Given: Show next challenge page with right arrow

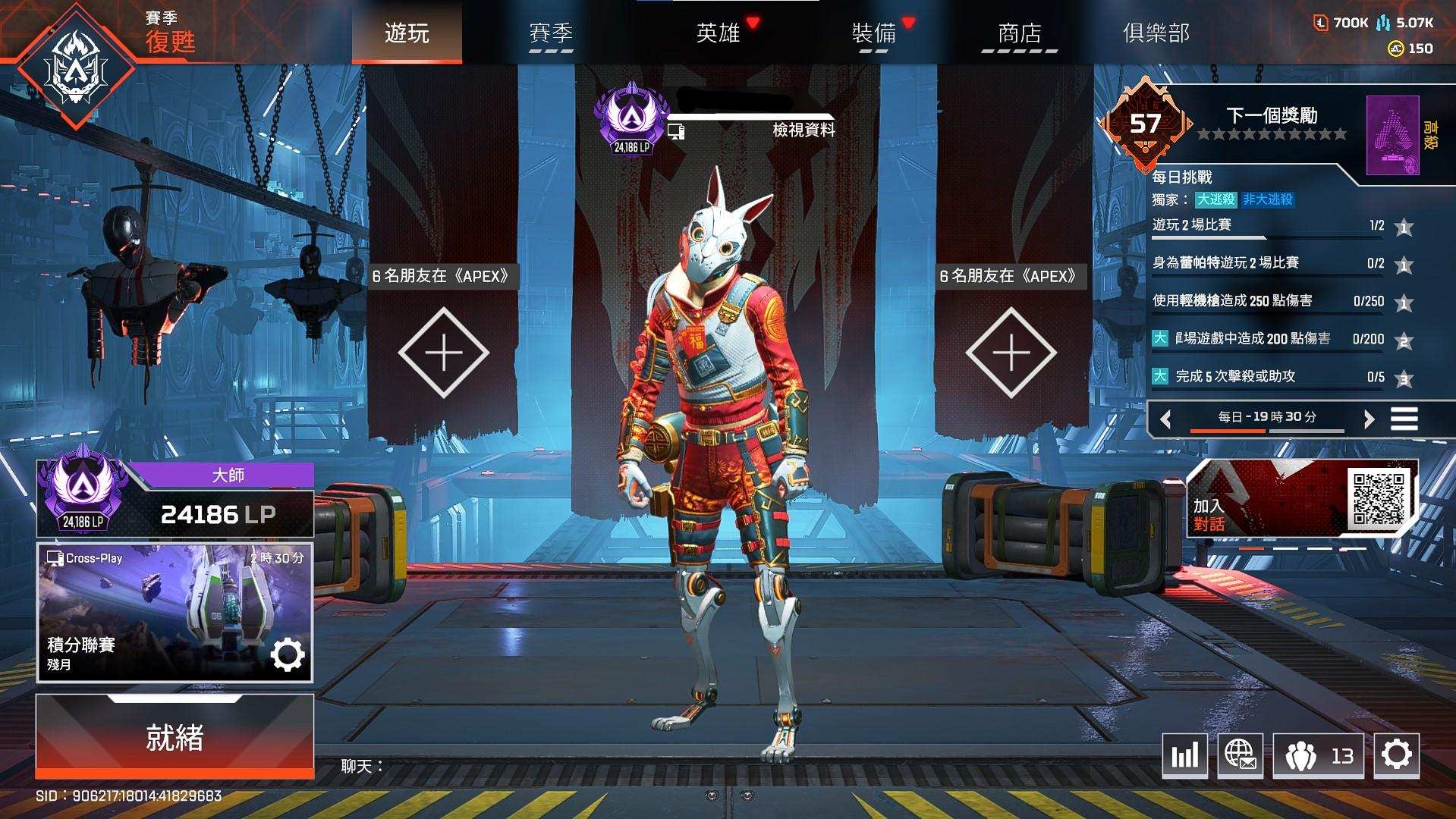Looking at the screenshot, I should [1369, 419].
